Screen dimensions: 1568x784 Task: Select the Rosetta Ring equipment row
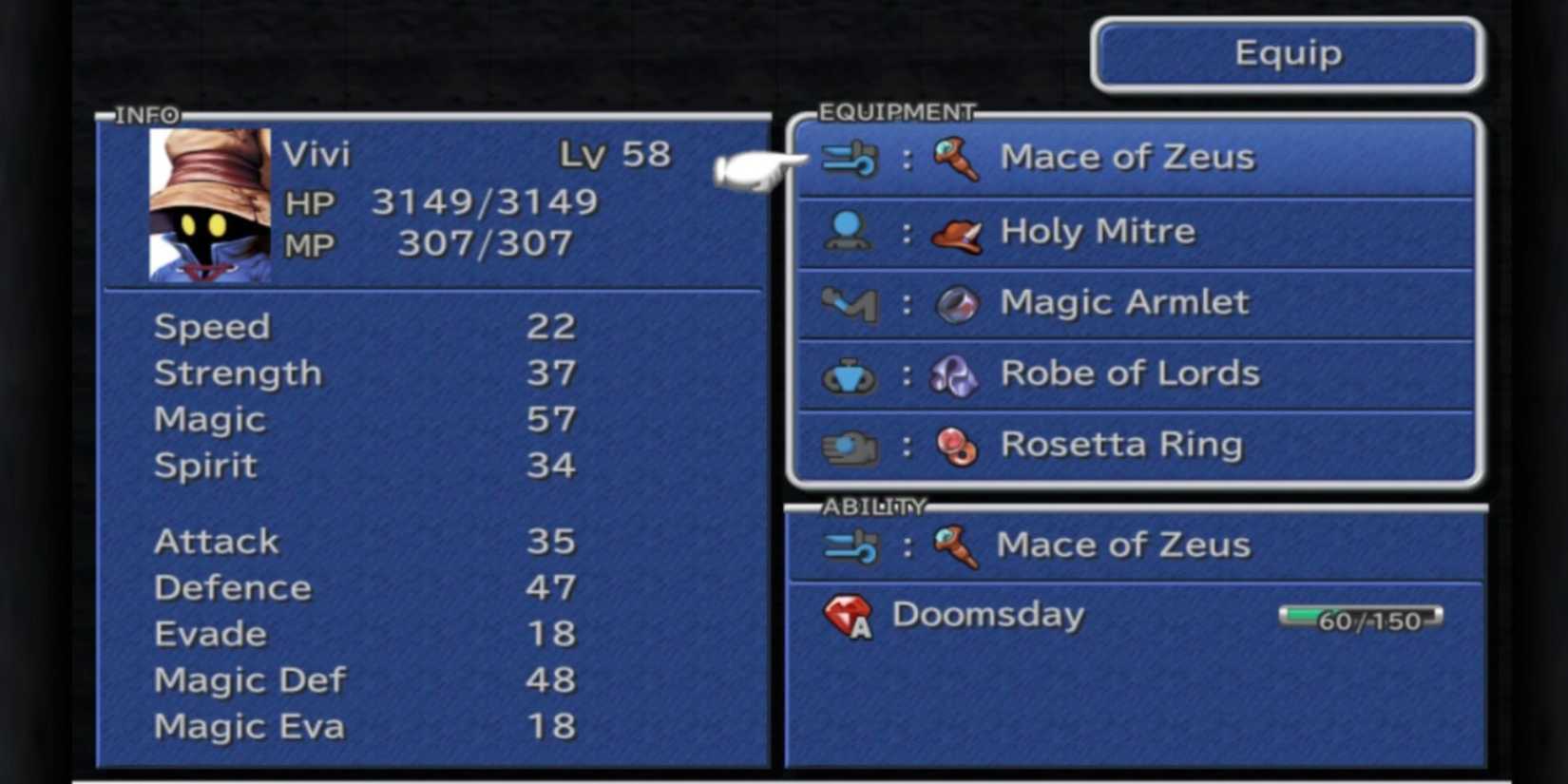coord(1131,445)
